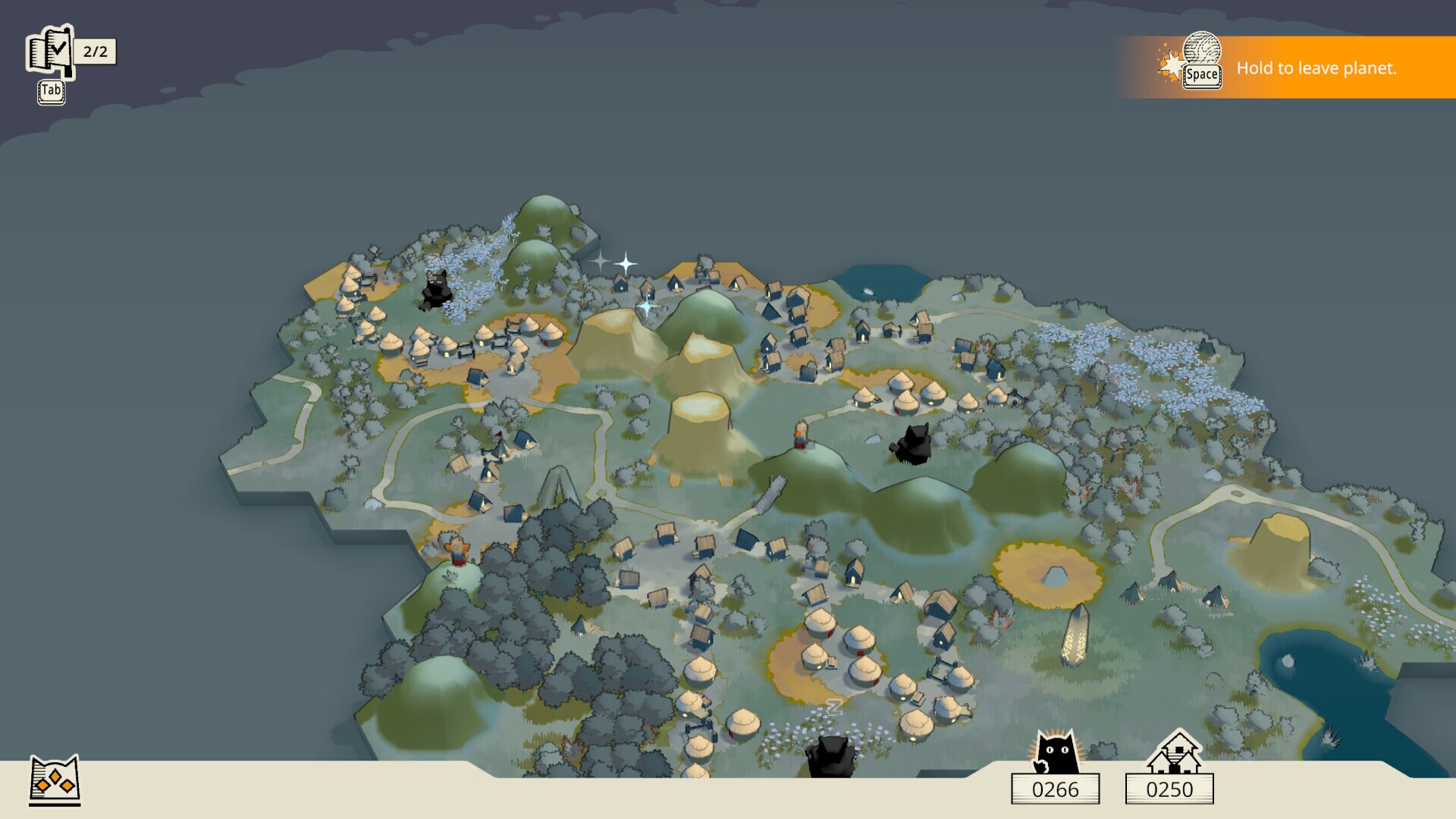Click the 2/2 quest progress badge
The height and width of the screenshot is (819, 1456).
tap(94, 53)
